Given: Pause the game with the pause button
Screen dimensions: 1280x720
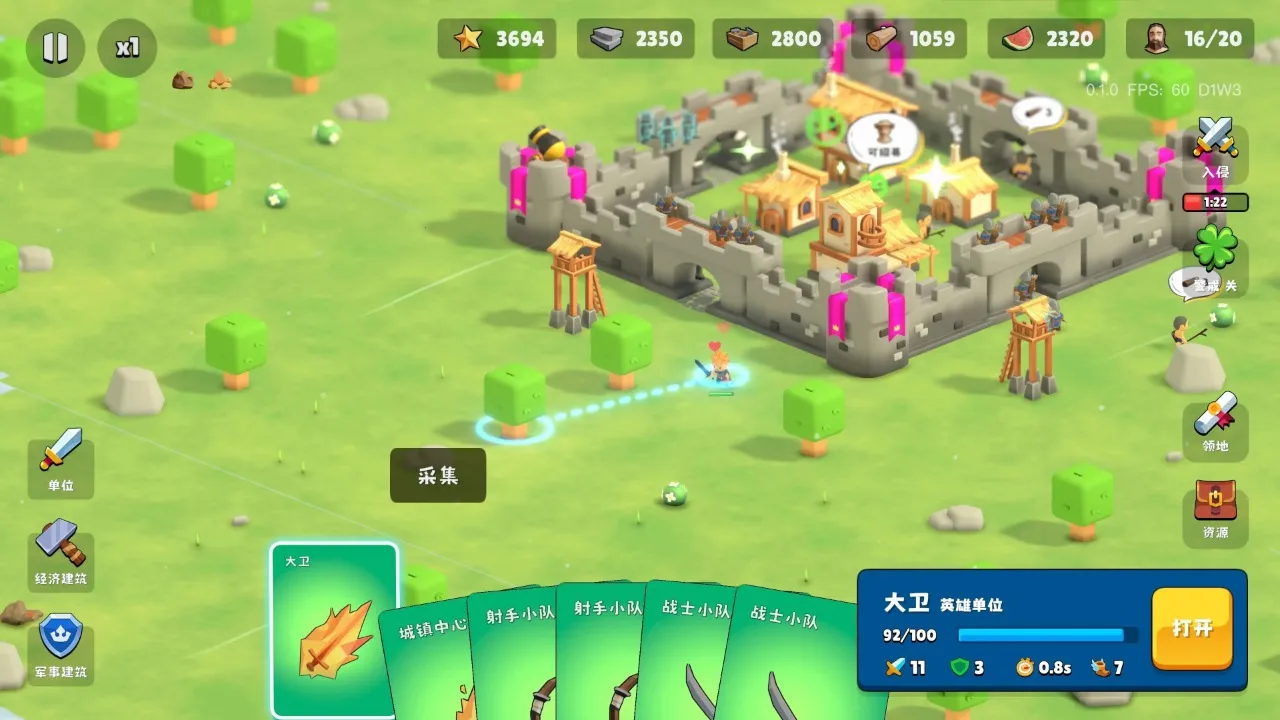Looking at the screenshot, I should pyautogui.click(x=57, y=47).
